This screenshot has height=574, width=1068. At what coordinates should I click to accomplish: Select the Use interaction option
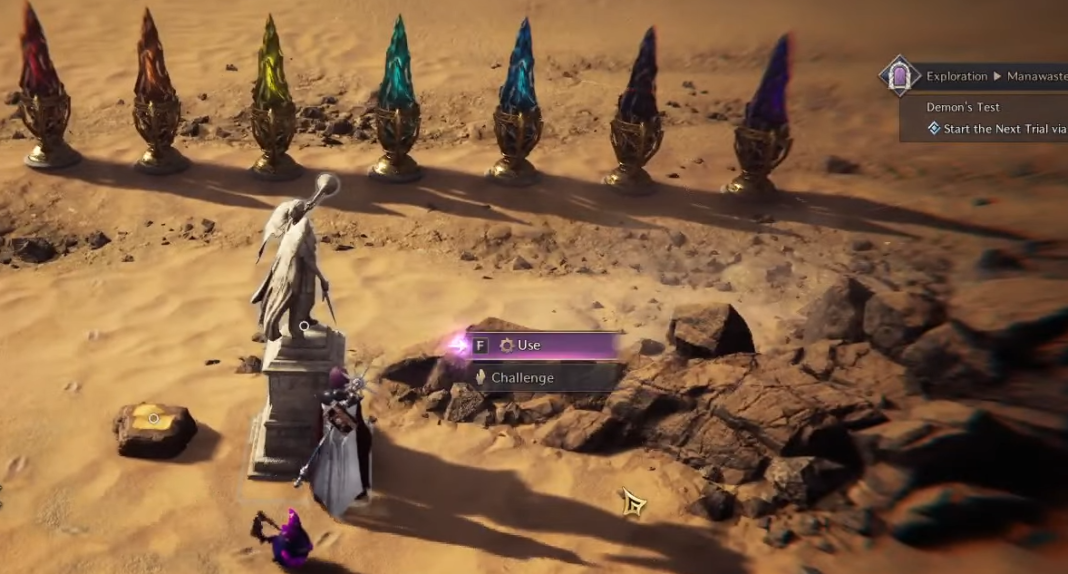(545, 345)
